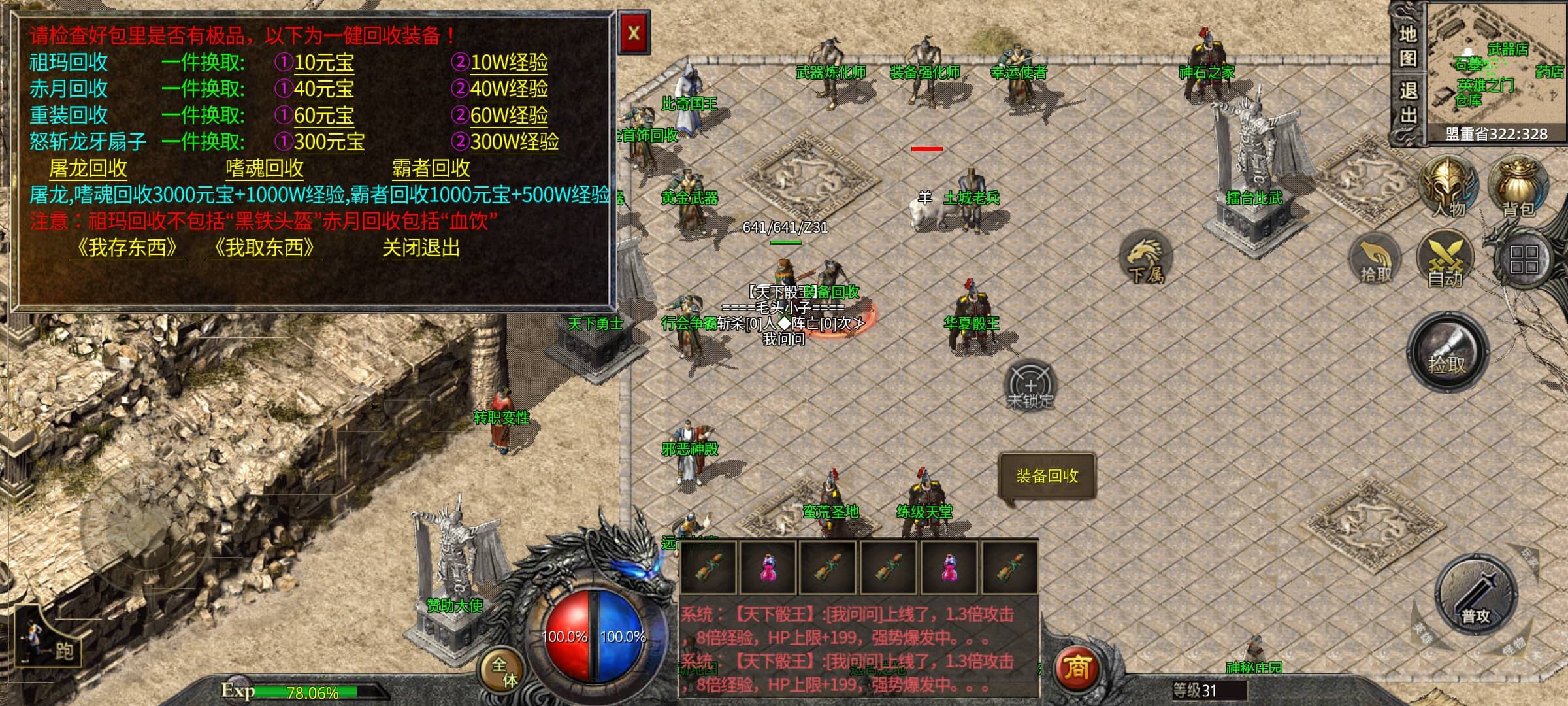
Task: Select the 40W经验 reward for 赤月回收
Action: (x=509, y=89)
